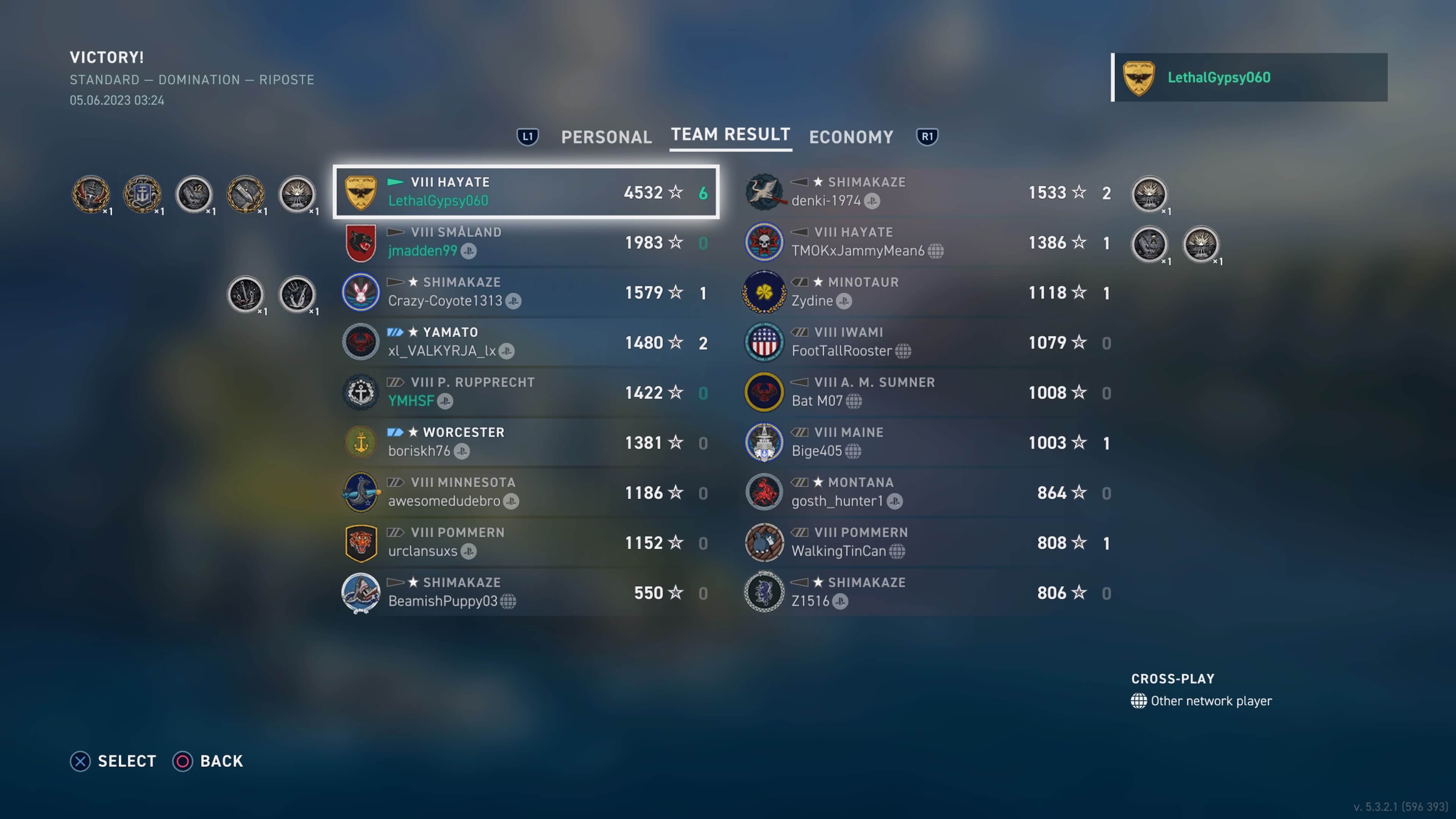Click the PlayStation icon next to jmadden99

coord(469,251)
